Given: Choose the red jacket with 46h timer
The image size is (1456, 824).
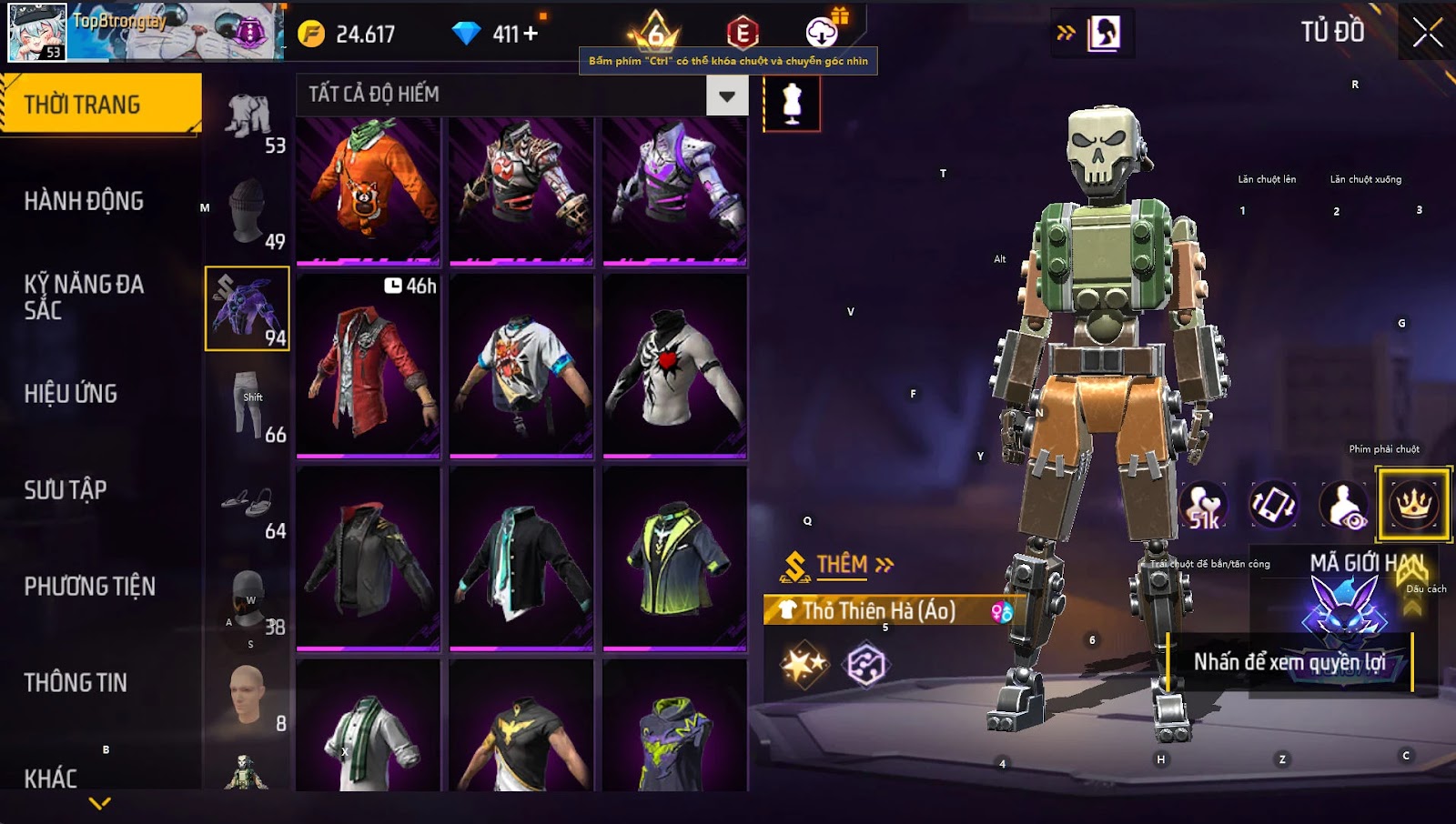Looking at the screenshot, I should coord(369,364).
